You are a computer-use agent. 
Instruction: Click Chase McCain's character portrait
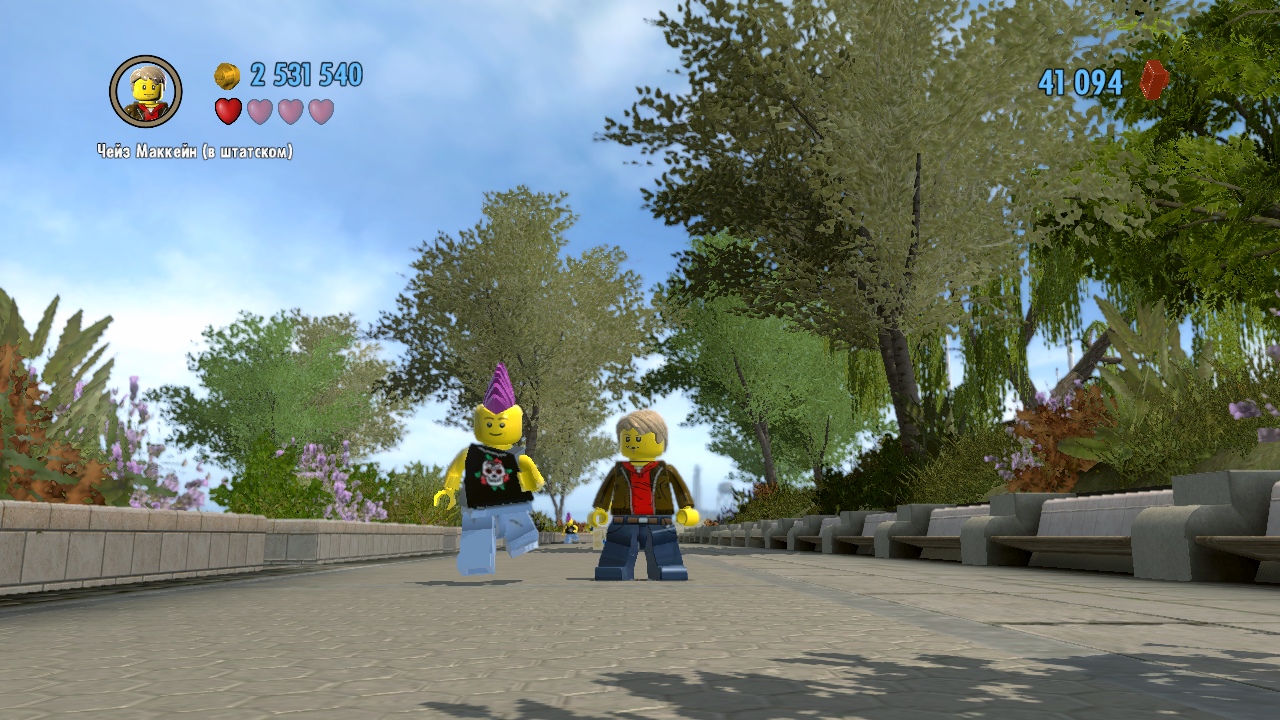point(146,92)
